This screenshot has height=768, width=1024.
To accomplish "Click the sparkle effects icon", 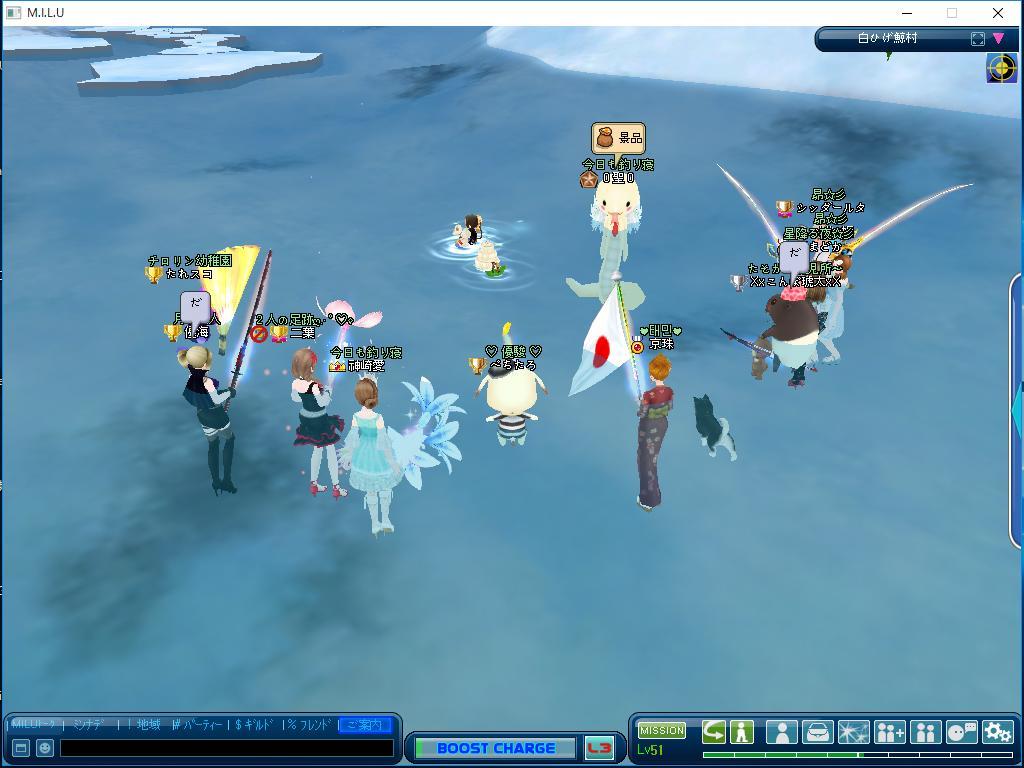I will click(x=853, y=732).
